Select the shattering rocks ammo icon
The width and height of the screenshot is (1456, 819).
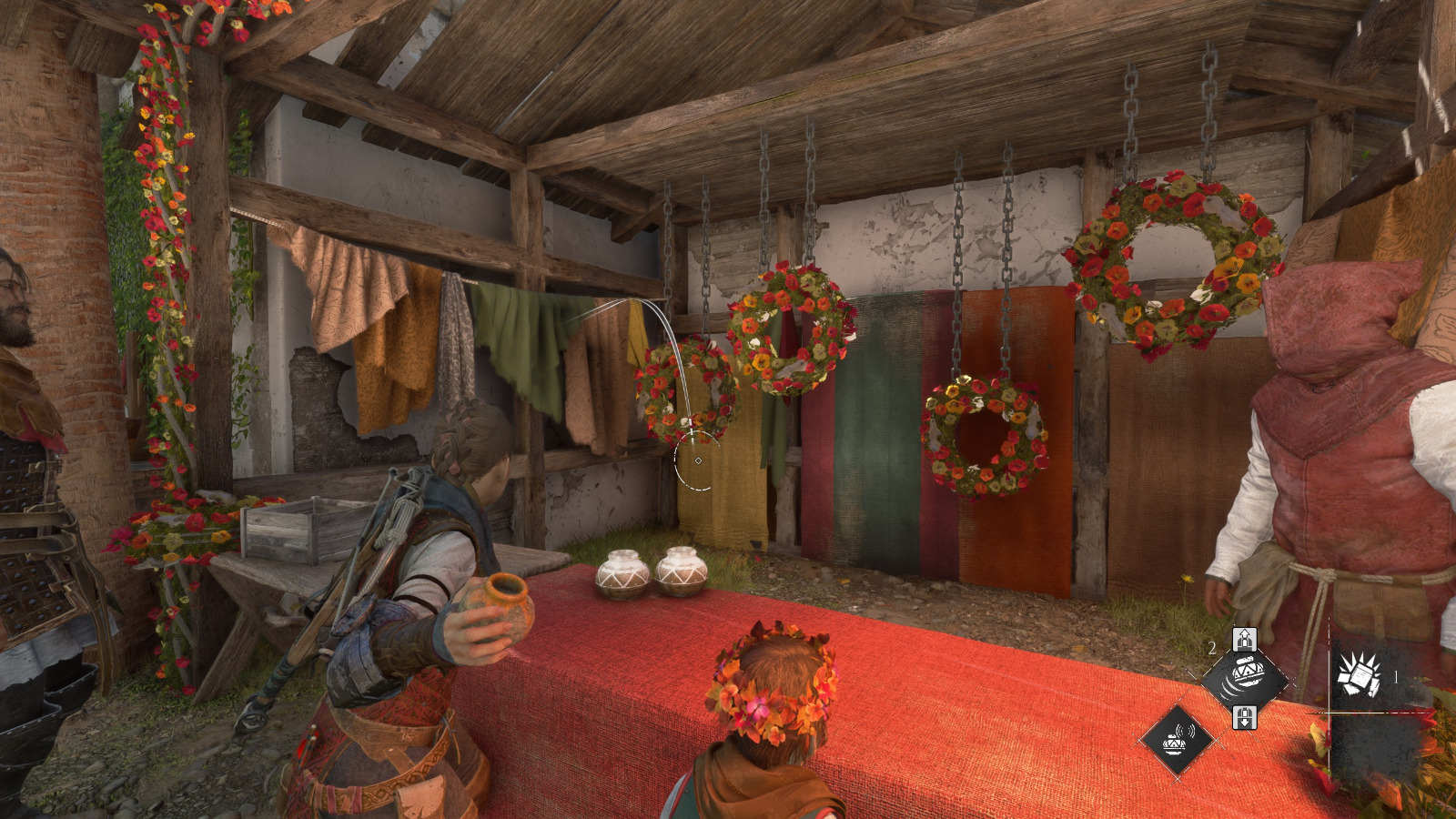pyautogui.click(x=1358, y=676)
